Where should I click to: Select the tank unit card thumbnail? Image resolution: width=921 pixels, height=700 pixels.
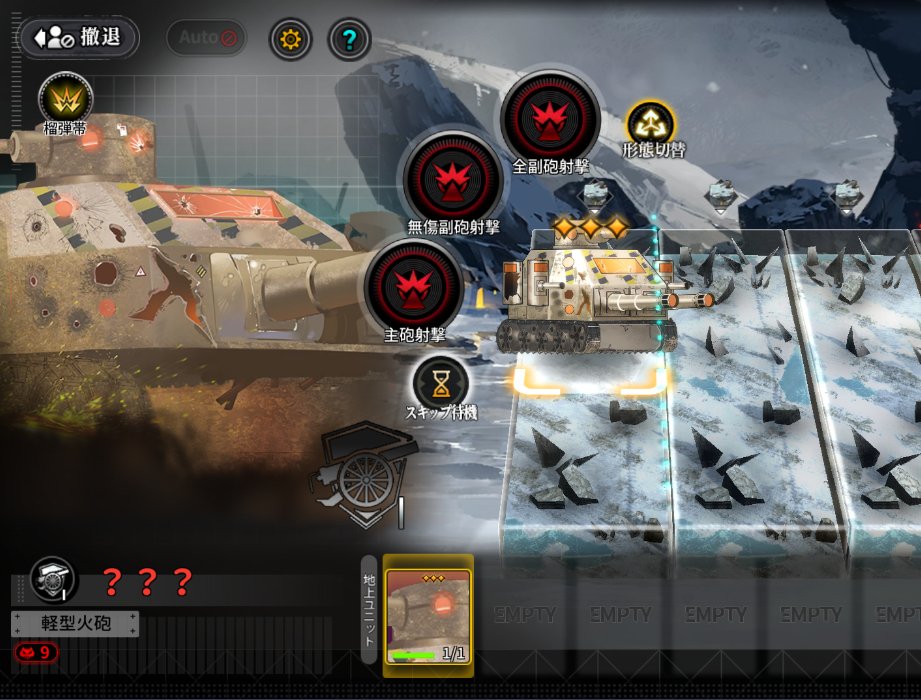429,615
